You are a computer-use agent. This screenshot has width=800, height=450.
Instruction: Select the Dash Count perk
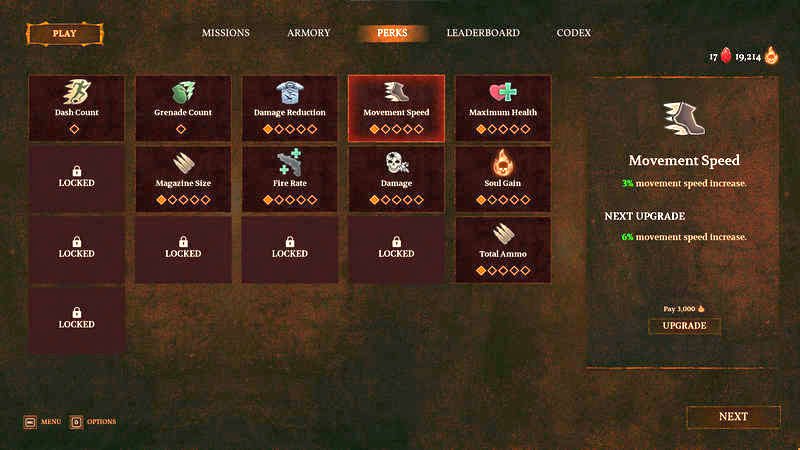[77, 108]
